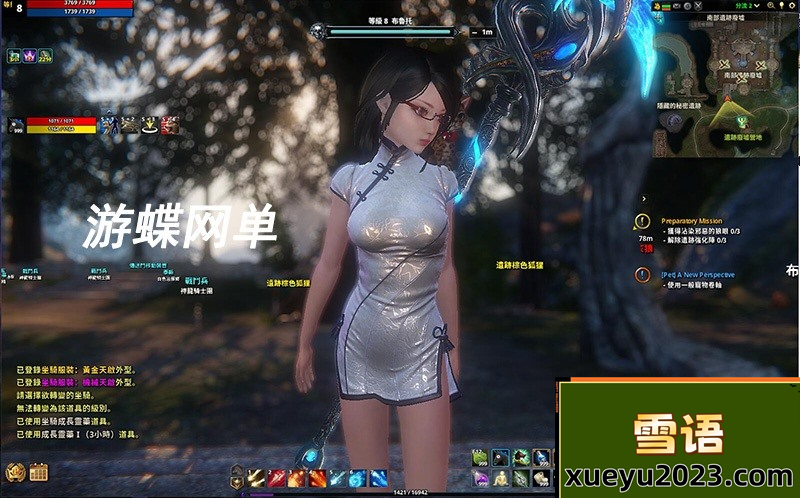Image resolution: width=800 pixels, height=498 pixels.
Task: Select the pet portrait icon
Action: pos(15,125)
